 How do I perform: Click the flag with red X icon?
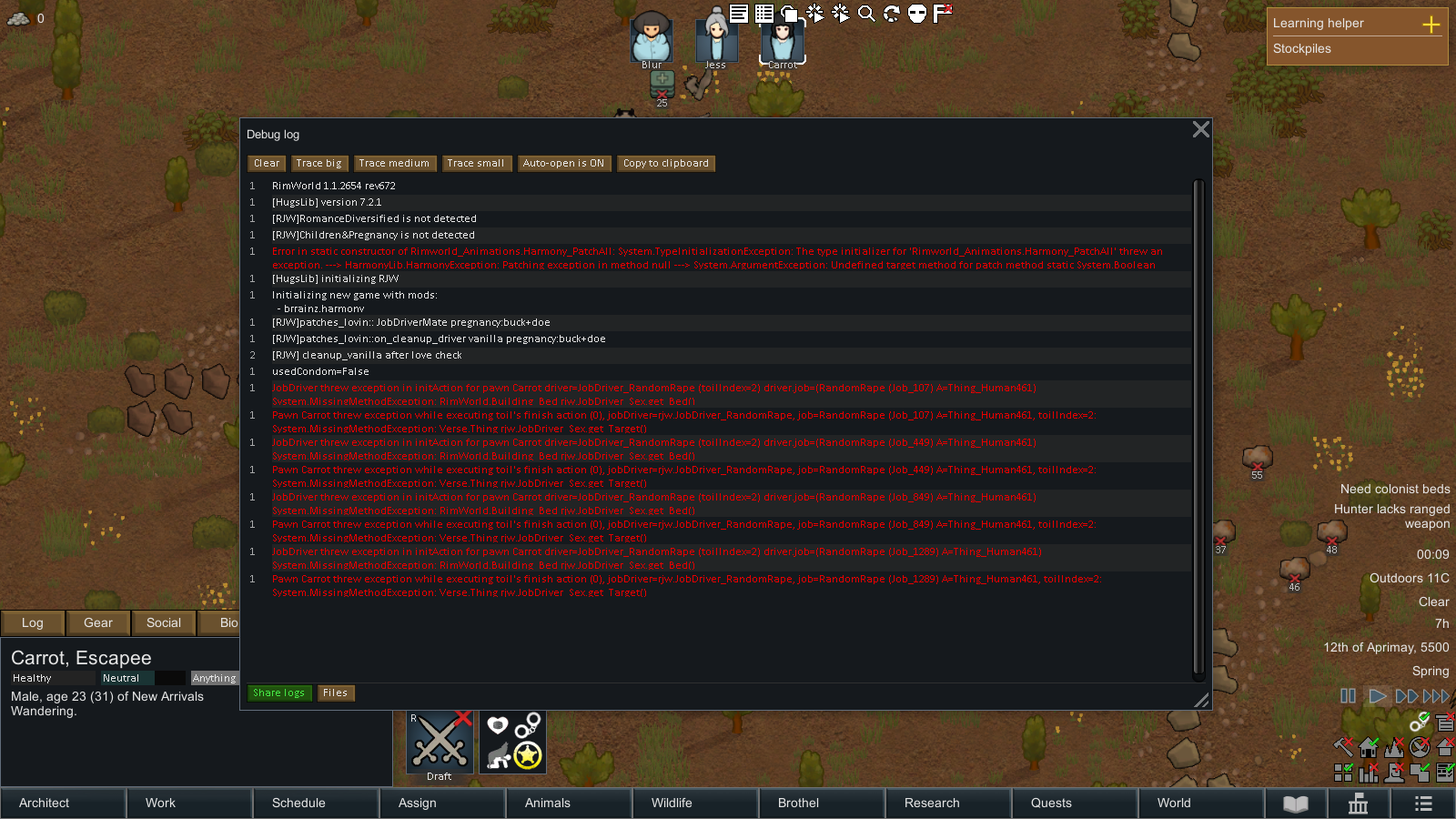(941, 14)
